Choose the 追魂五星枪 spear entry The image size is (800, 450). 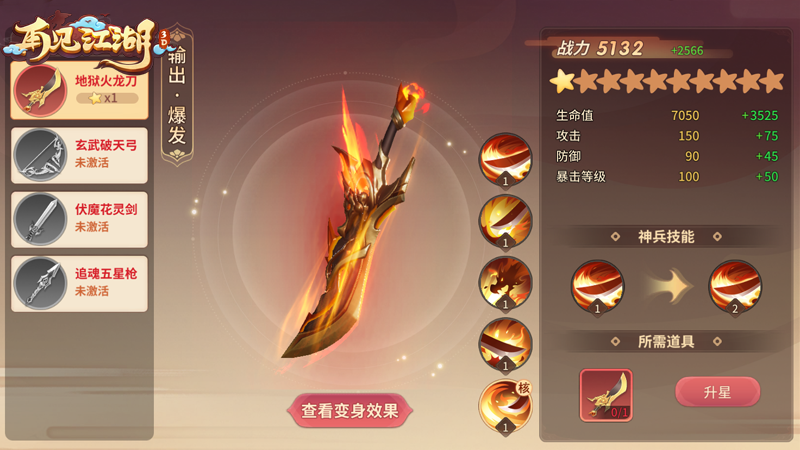point(80,283)
